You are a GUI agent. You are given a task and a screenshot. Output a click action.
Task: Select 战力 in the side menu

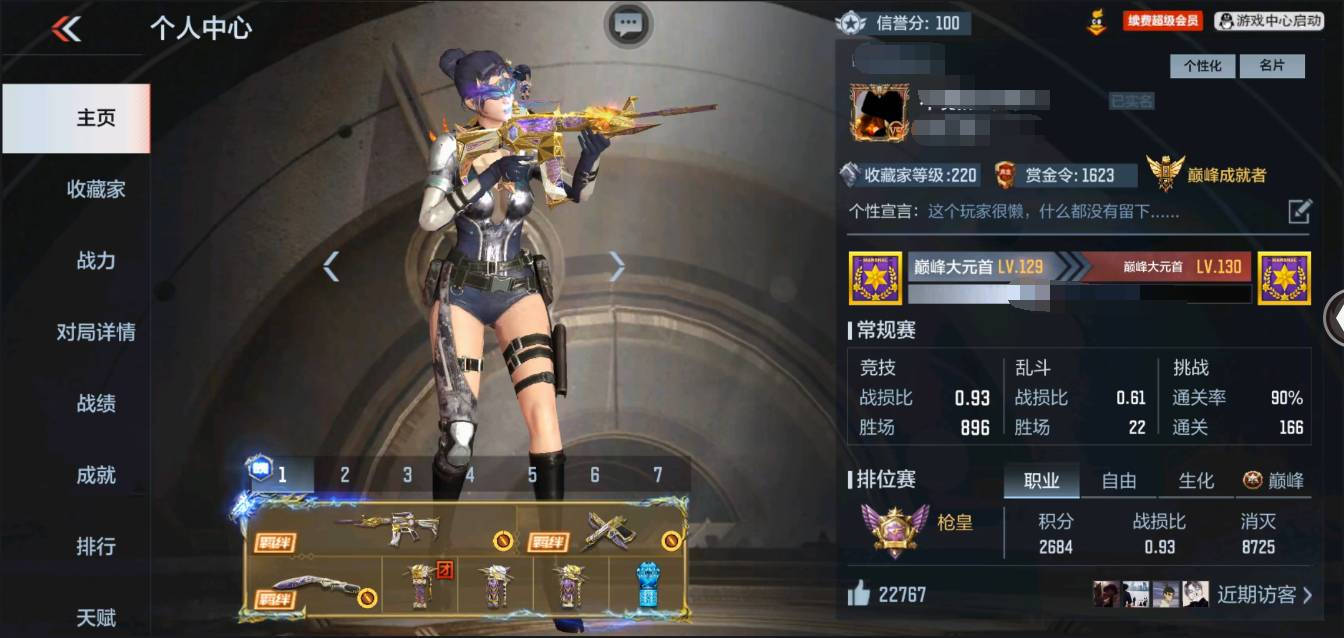[x=96, y=261]
